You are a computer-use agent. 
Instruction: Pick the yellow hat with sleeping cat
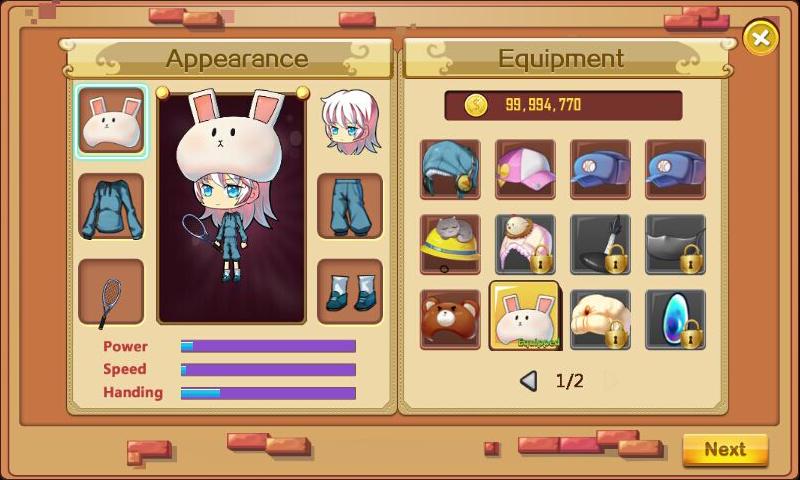(450, 244)
